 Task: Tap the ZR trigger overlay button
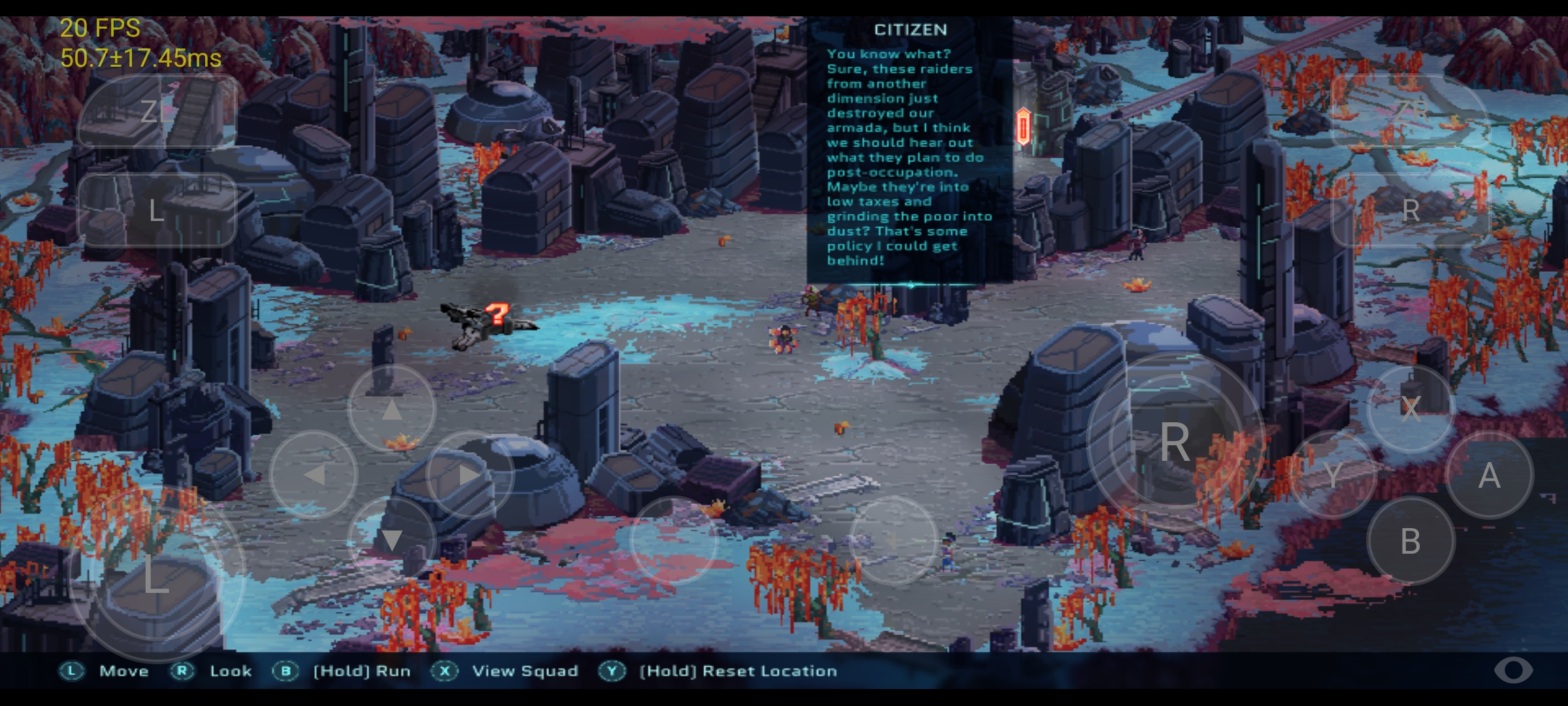tap(1410, 111)
